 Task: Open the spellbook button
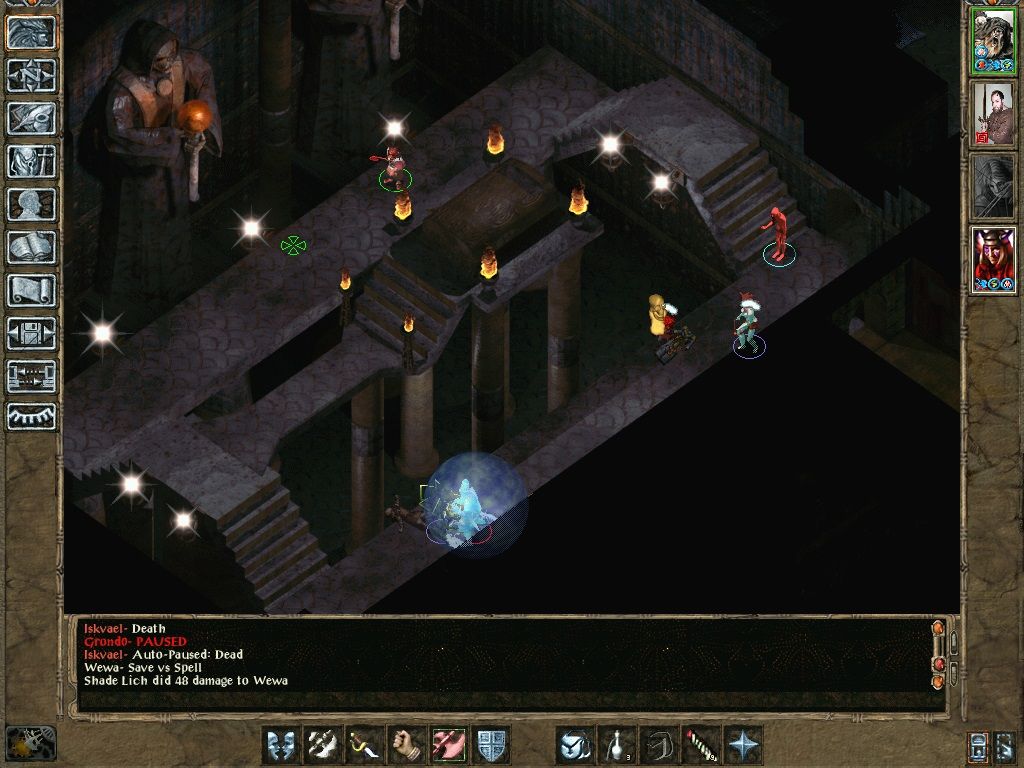pyautogui.click(x=32, y=247)
